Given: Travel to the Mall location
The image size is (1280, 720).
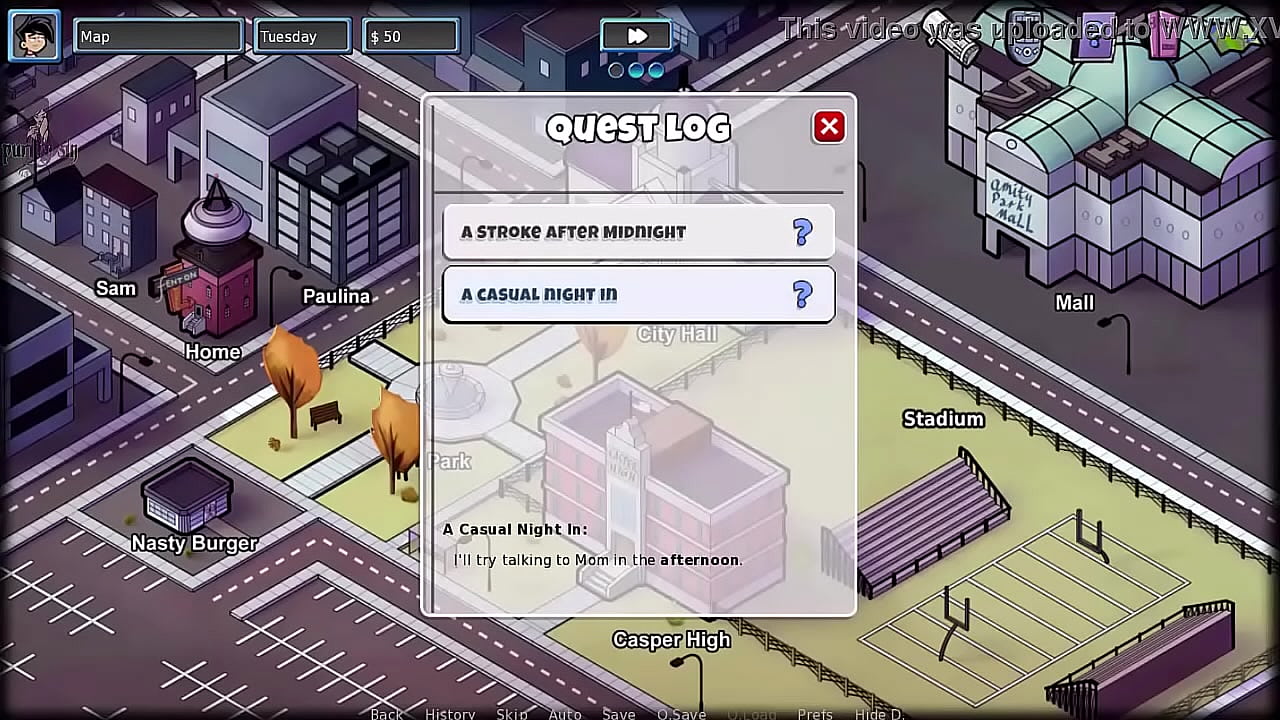Looking at the screenshot, I should point(1074,302).
